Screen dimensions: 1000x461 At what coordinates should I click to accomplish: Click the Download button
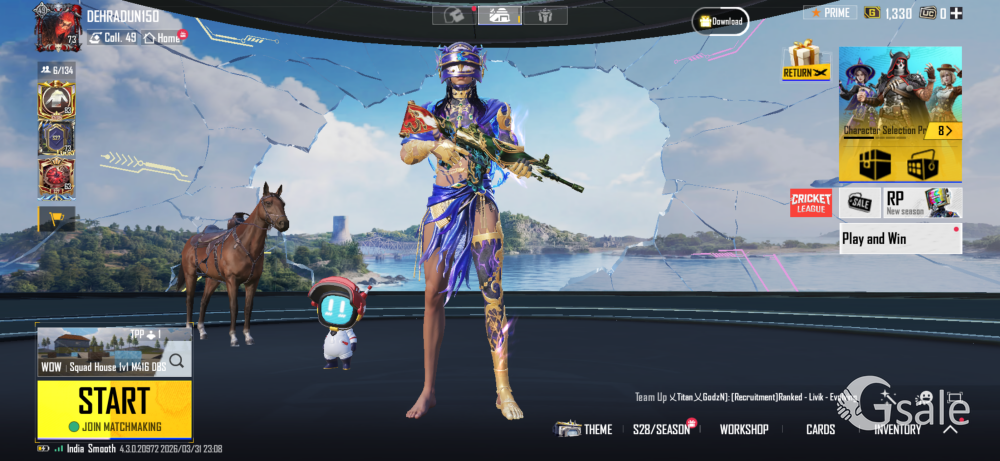pos(720,21)
